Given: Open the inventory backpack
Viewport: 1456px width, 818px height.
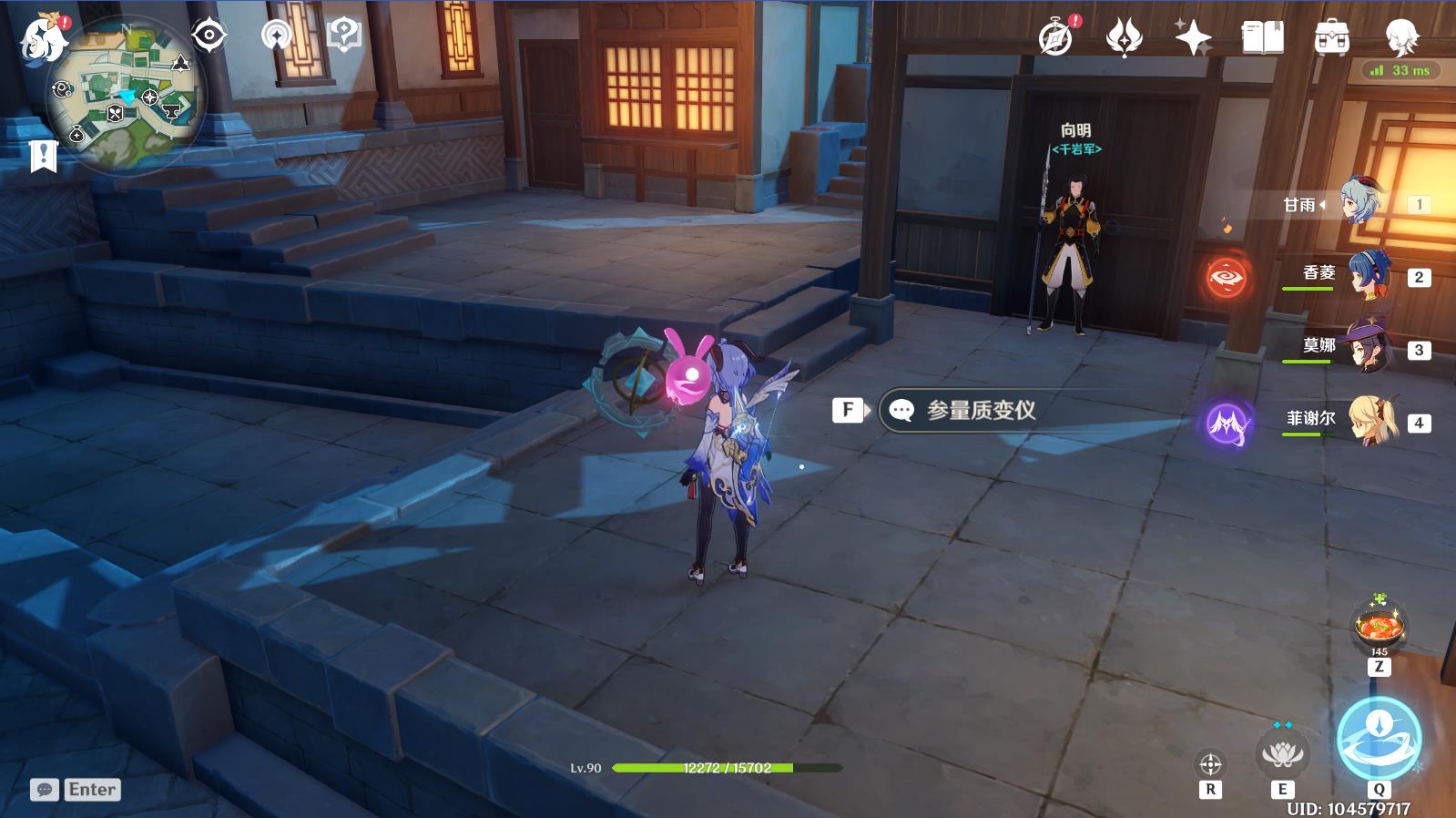Looking at the screenshot, I should tap(1331, 38).
